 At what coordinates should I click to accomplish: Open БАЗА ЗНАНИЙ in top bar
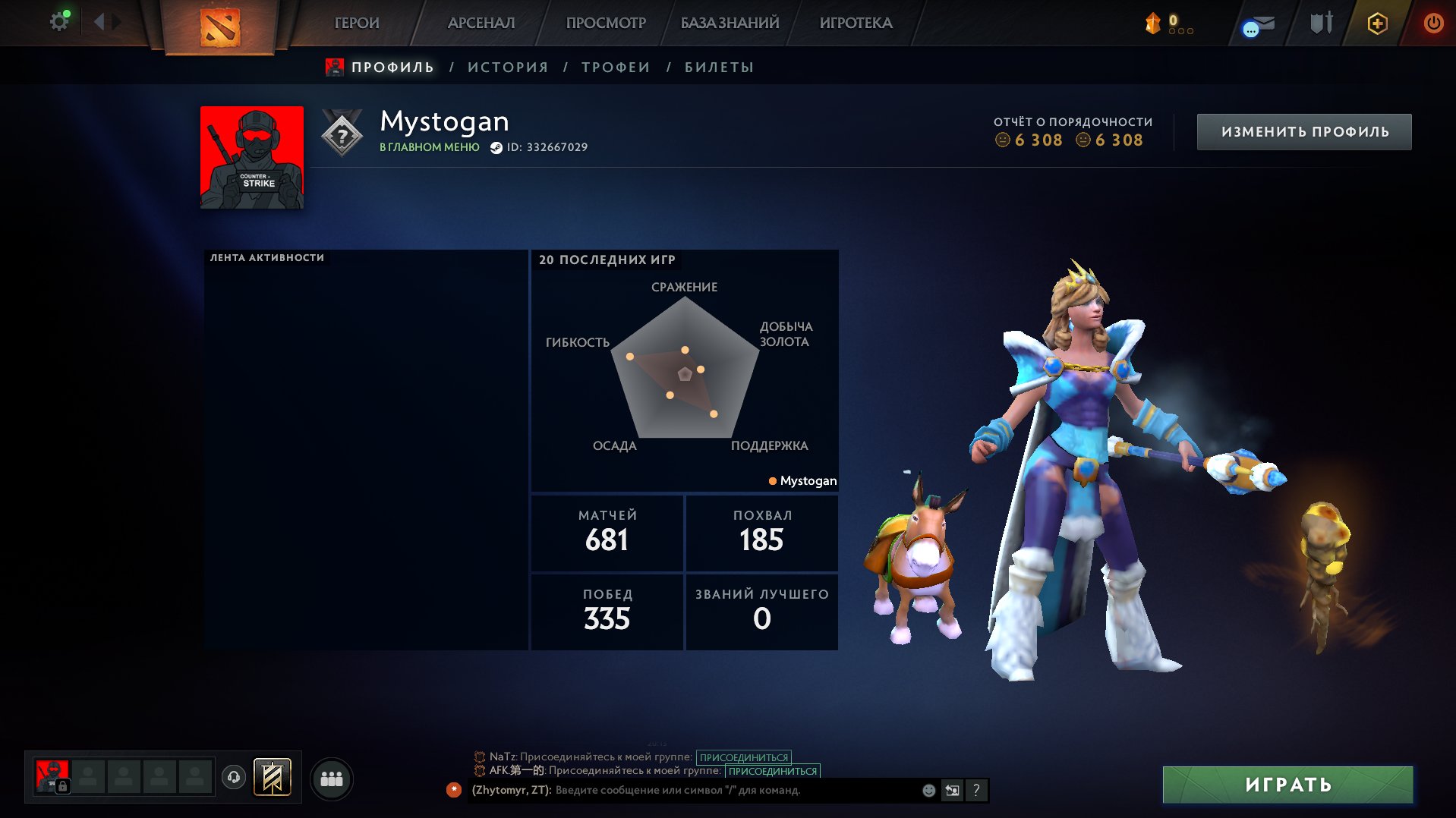730,23
